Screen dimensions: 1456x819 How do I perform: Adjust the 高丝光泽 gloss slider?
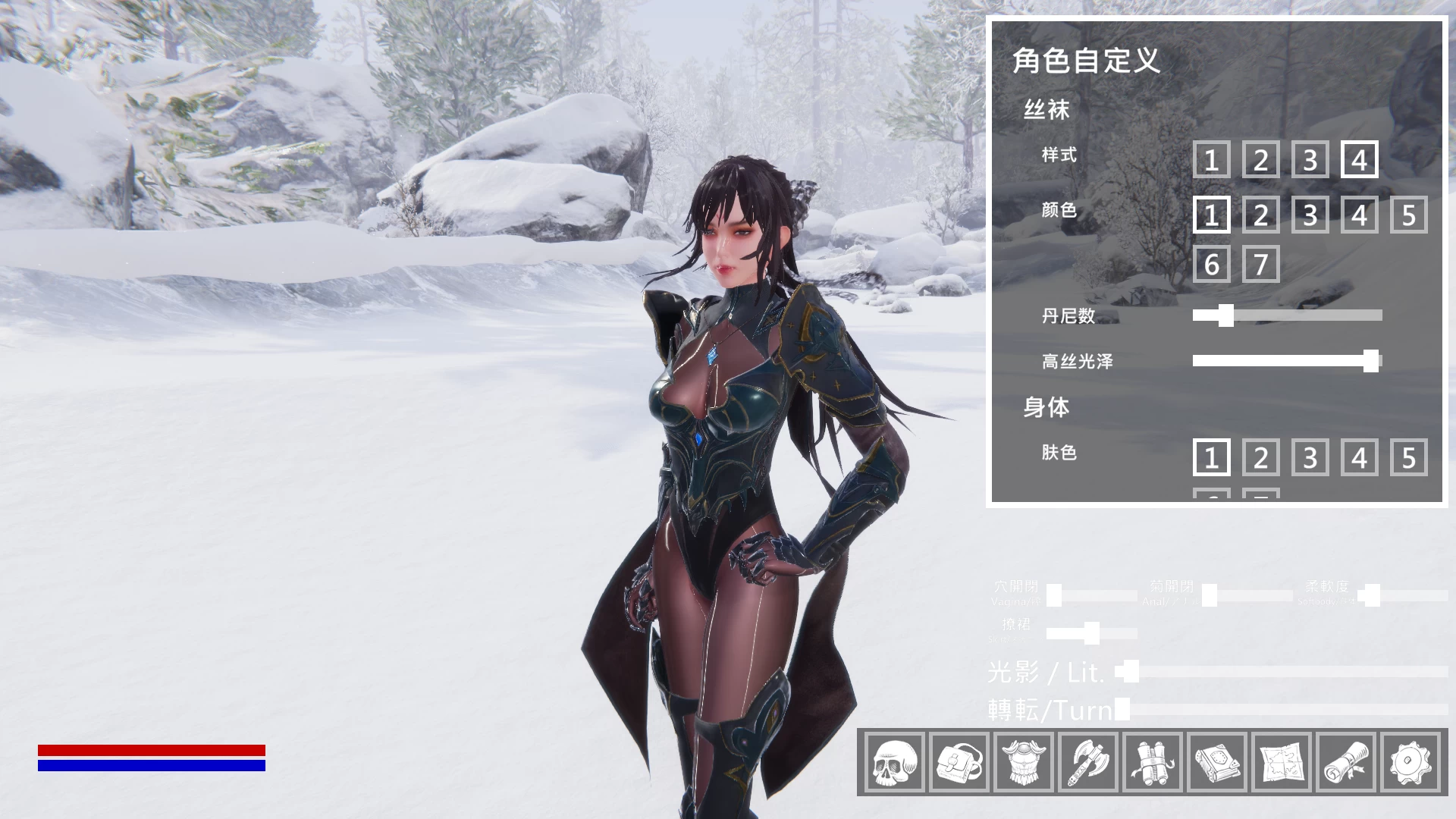pos(1372,362)
